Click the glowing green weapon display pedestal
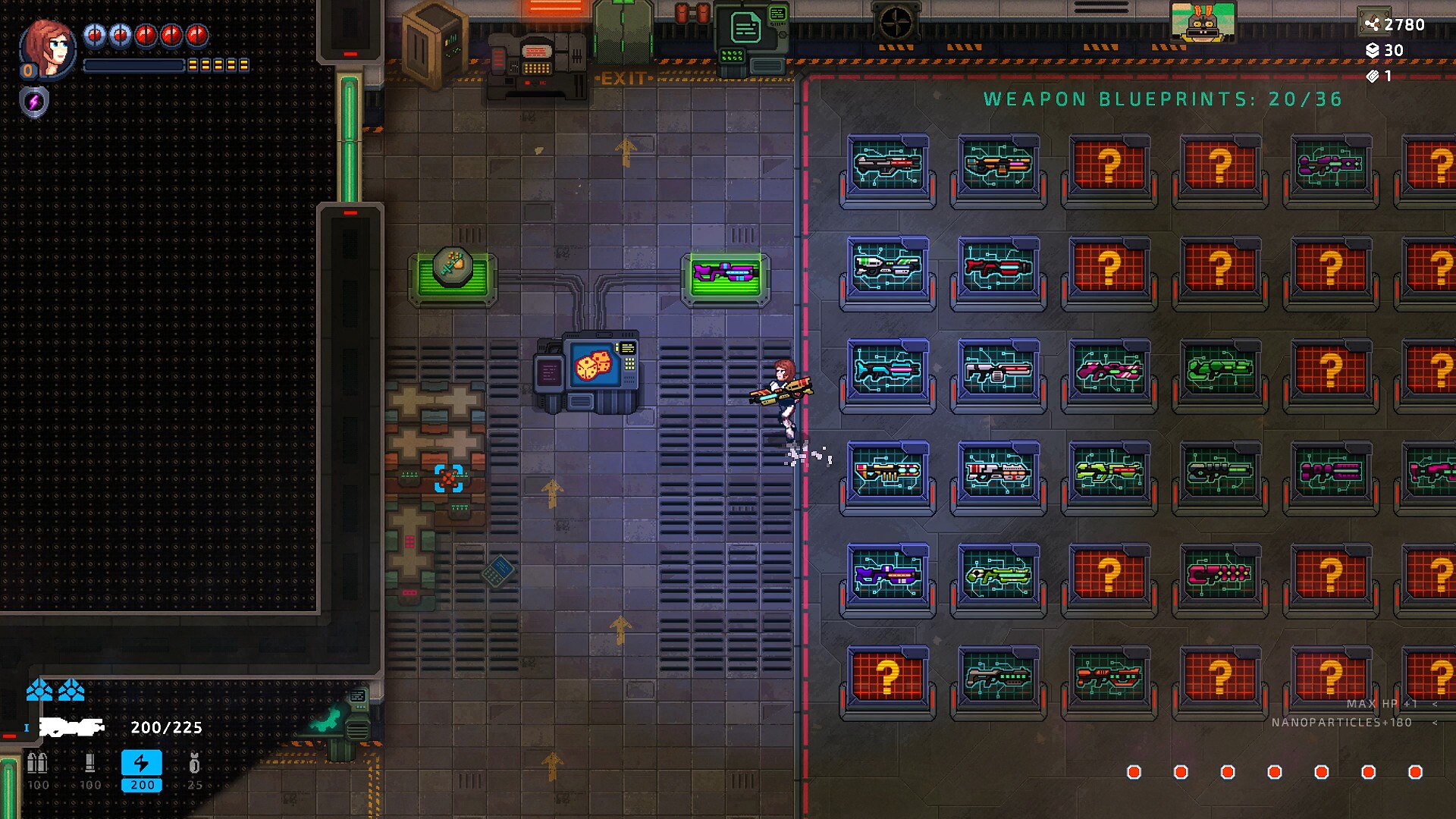This screenshot has height=819, width=1456. tap(726, 277)
